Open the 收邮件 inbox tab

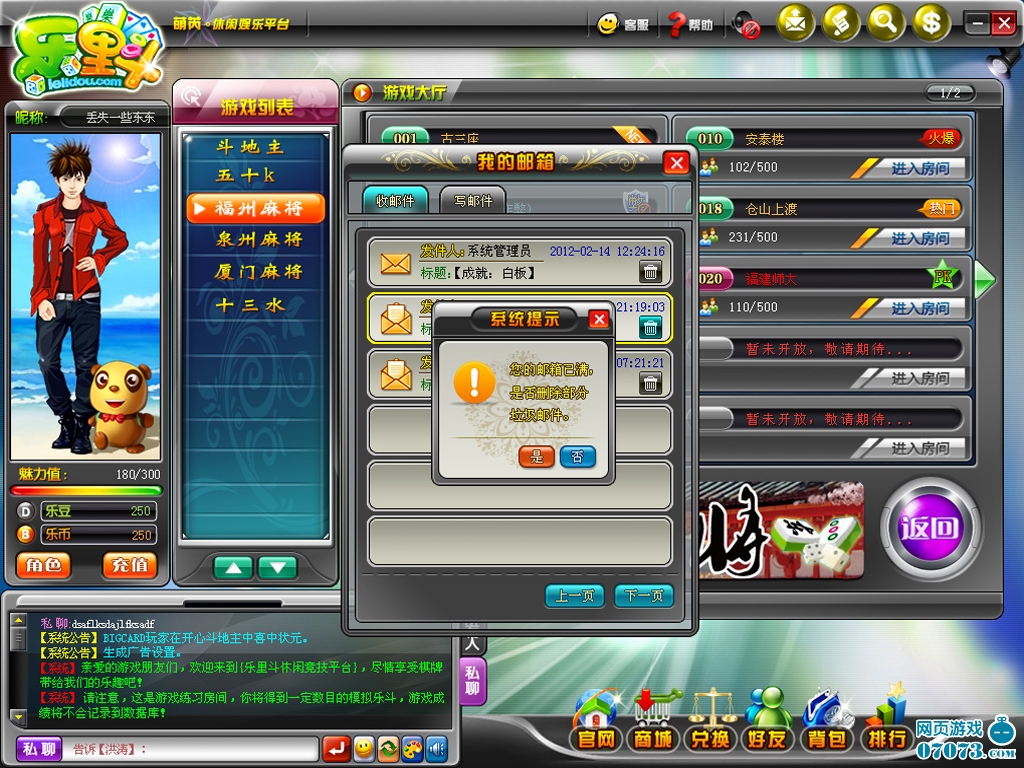[394, 200]
